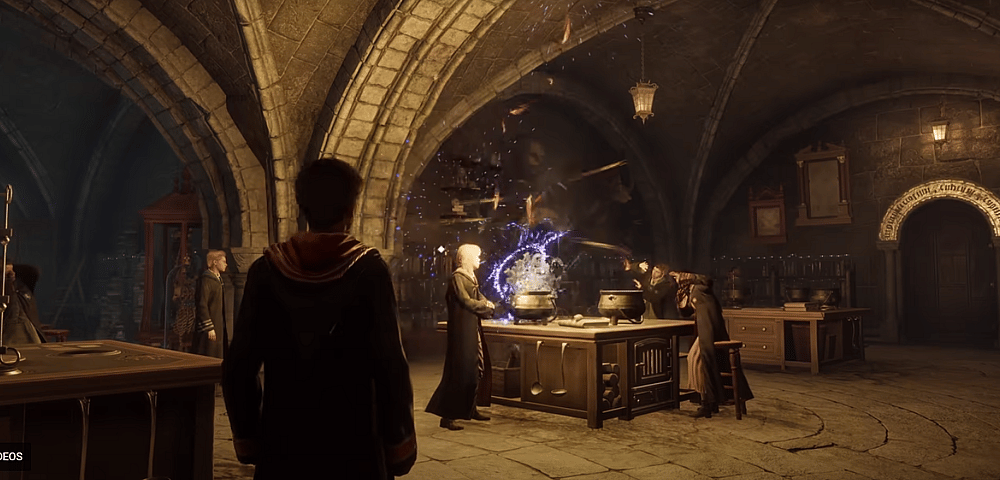Open the video player's "VIDEOS" overlay button
Viewport: 1000px width, 480px height.
(13, 456)
